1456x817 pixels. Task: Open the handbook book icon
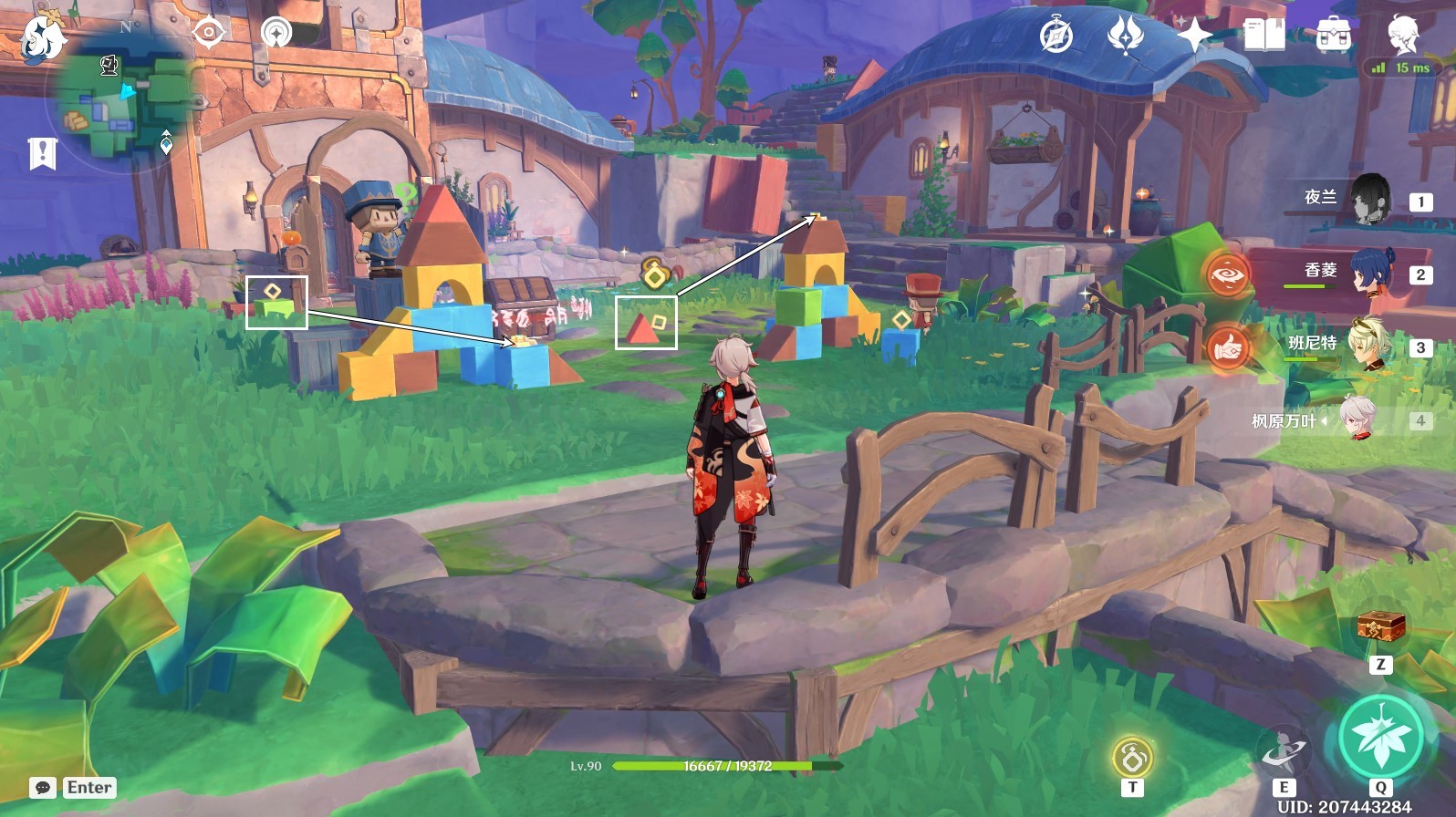(x=1264, y=36)
